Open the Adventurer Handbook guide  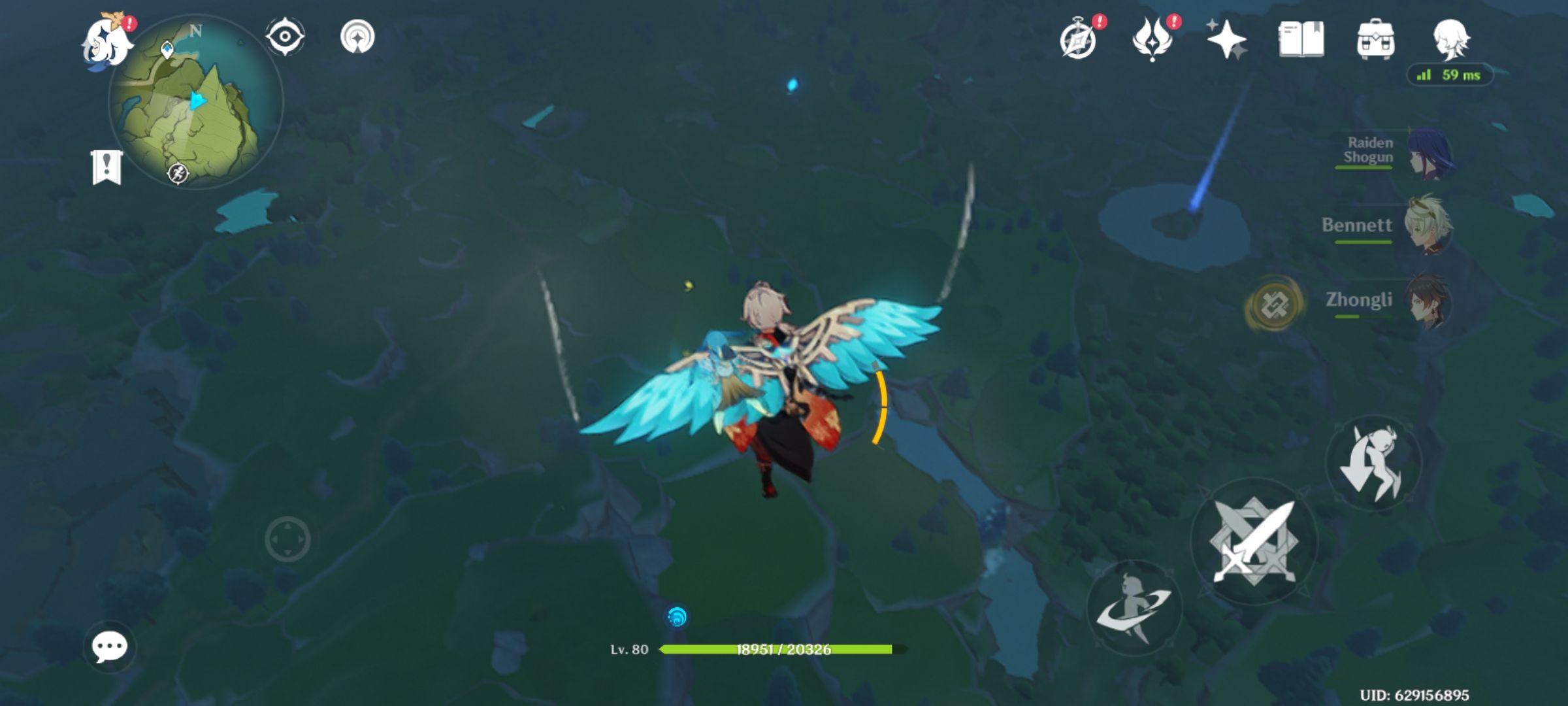(1079, 39)
